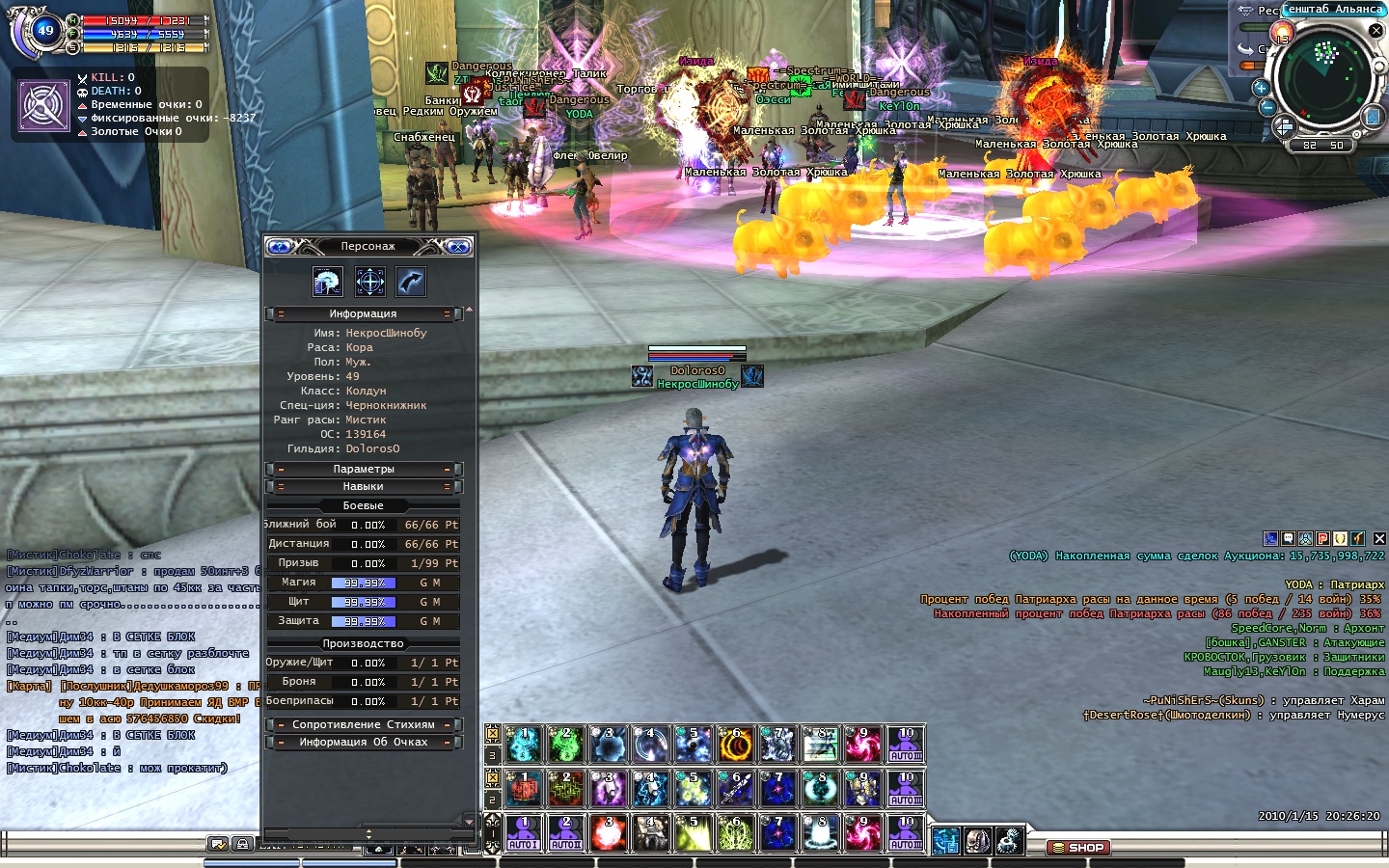The image size is (1389, 868).
Task: Open the helmet icon menu beside SHOP
Action: tap(977, 841)
